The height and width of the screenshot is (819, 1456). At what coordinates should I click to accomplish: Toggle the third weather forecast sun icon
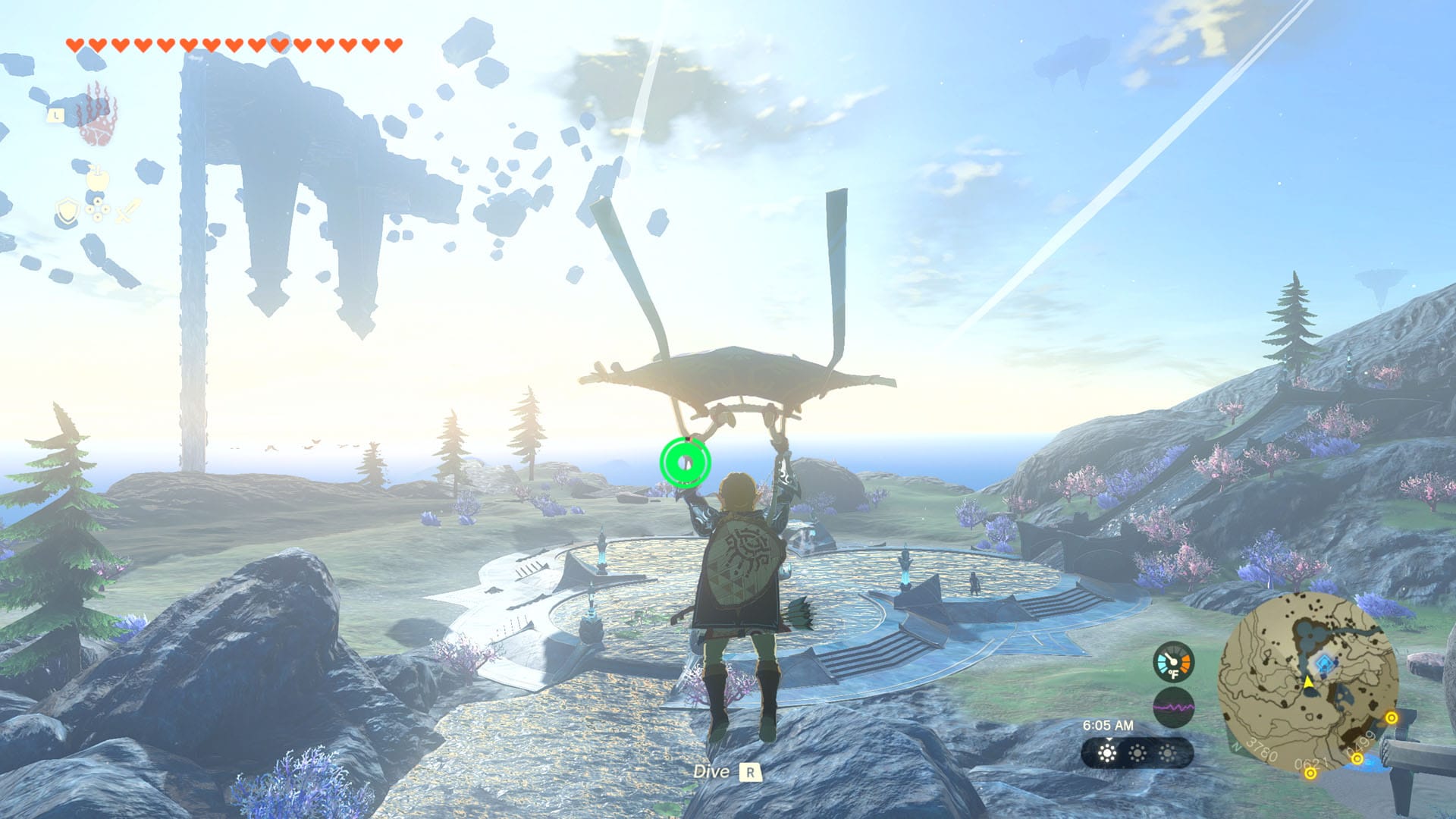pyautogui.click(x=1168, y=752)
